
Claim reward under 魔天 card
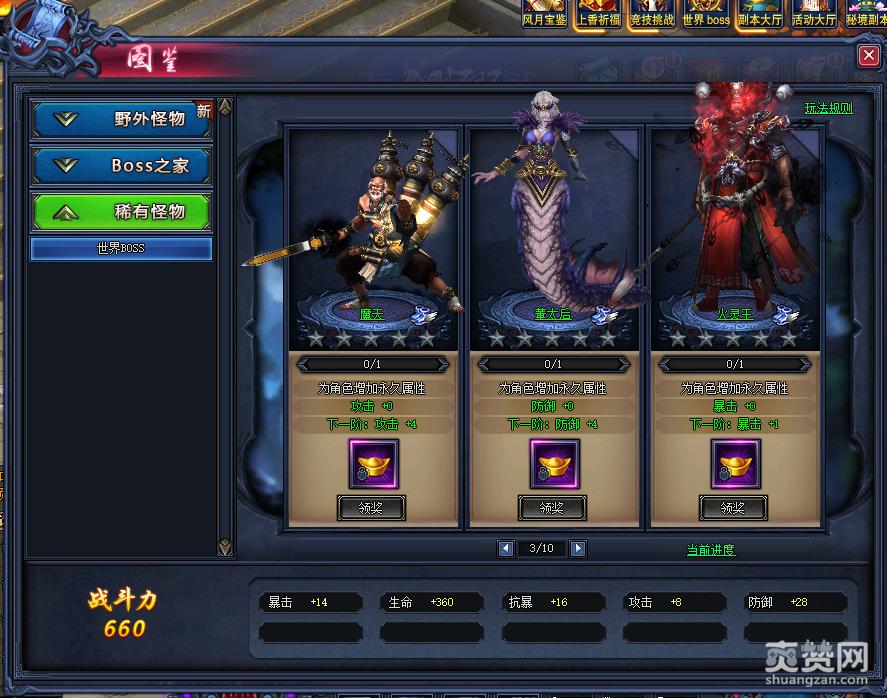click(371, 508)
